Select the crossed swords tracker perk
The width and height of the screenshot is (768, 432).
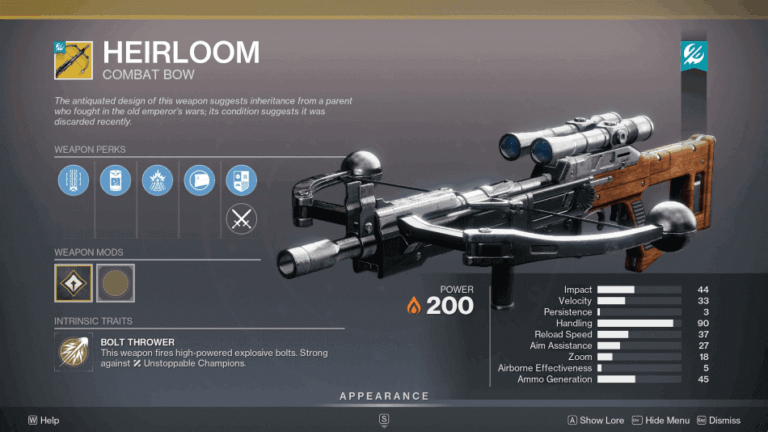point(241,217)
